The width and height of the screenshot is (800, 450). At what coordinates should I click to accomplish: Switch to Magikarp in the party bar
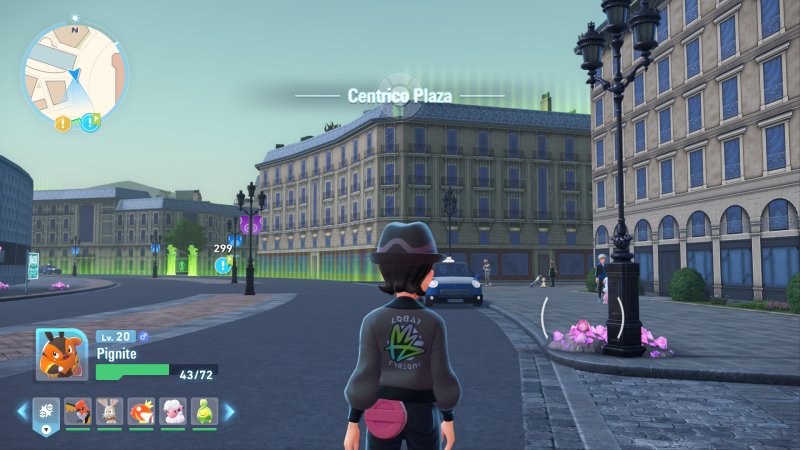click(141, 412)
